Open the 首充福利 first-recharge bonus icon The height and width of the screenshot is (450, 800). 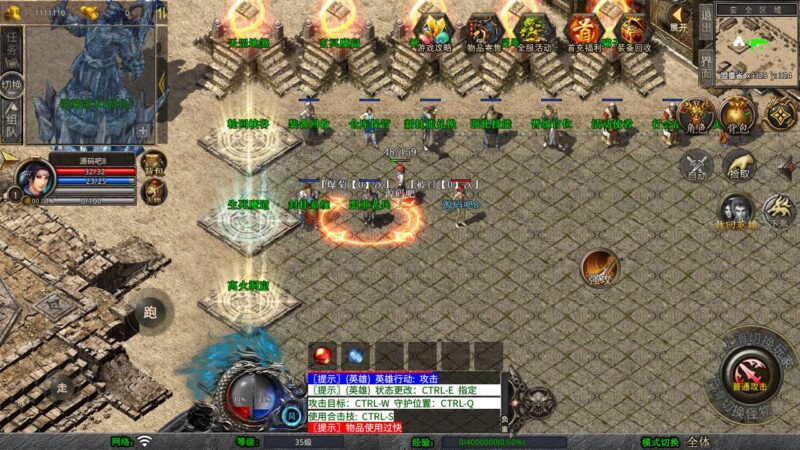click(583, 30)
